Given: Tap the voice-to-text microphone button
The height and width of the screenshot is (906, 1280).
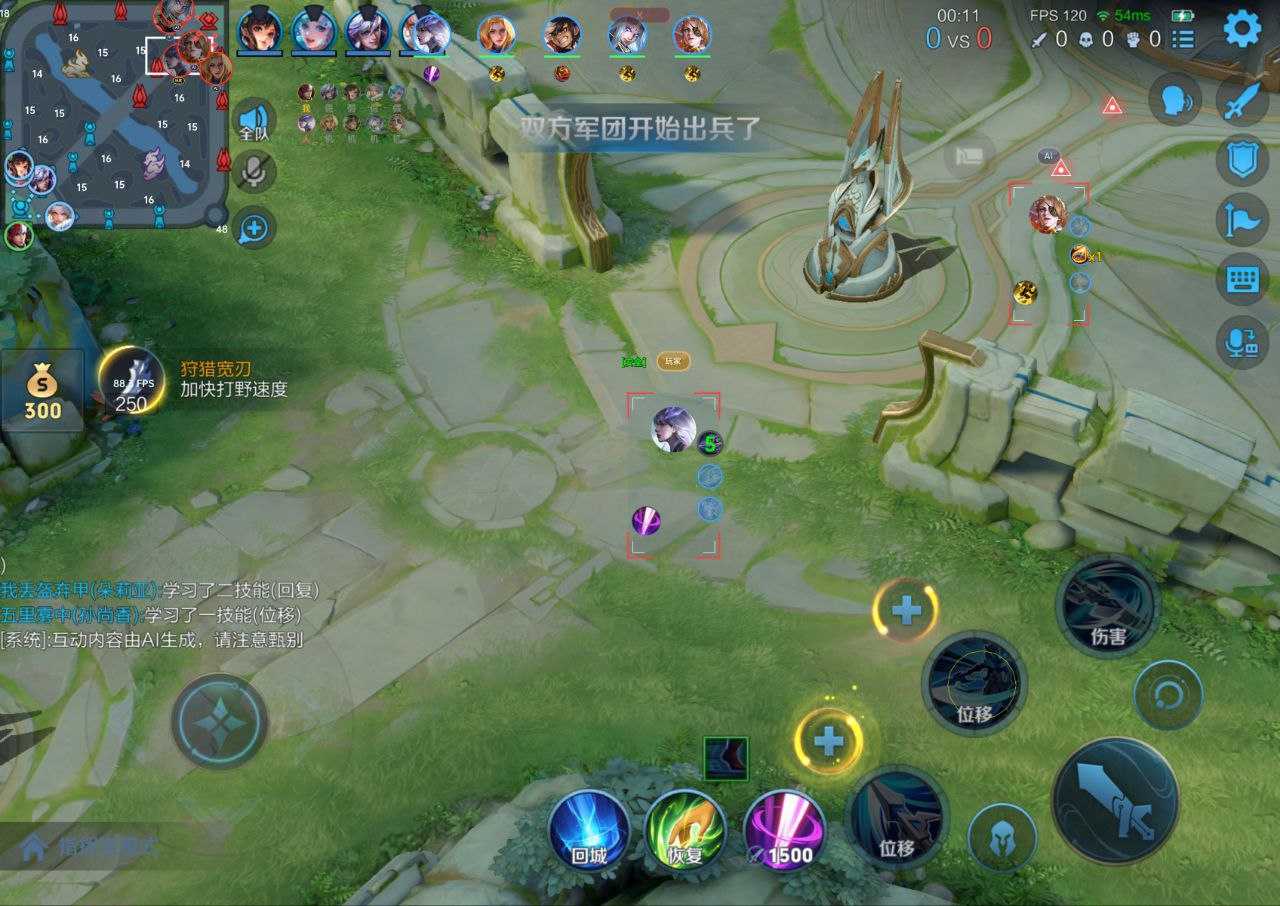Looking at the screenshot, I should pos(1242,342).
